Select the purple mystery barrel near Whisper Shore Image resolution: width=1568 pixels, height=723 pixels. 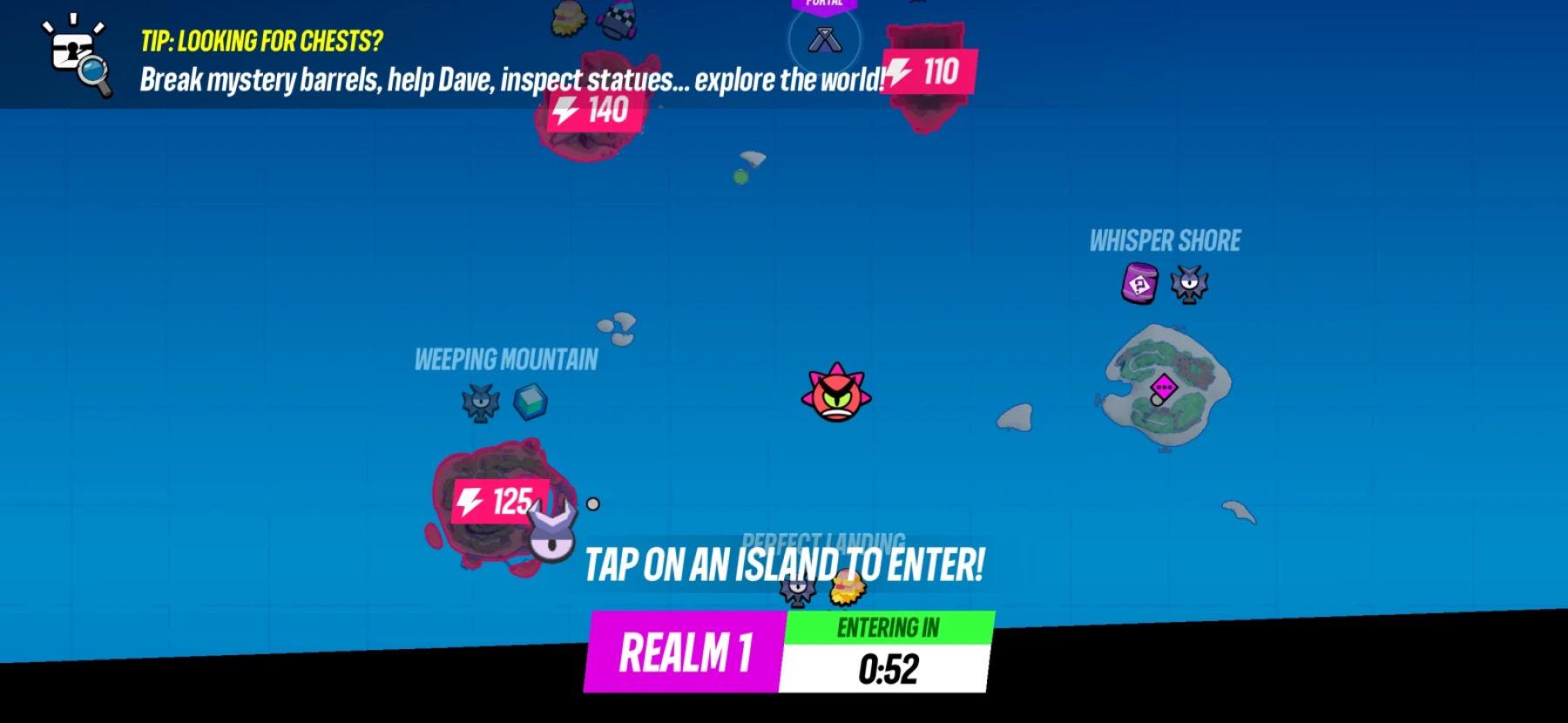coord(1138,283)
